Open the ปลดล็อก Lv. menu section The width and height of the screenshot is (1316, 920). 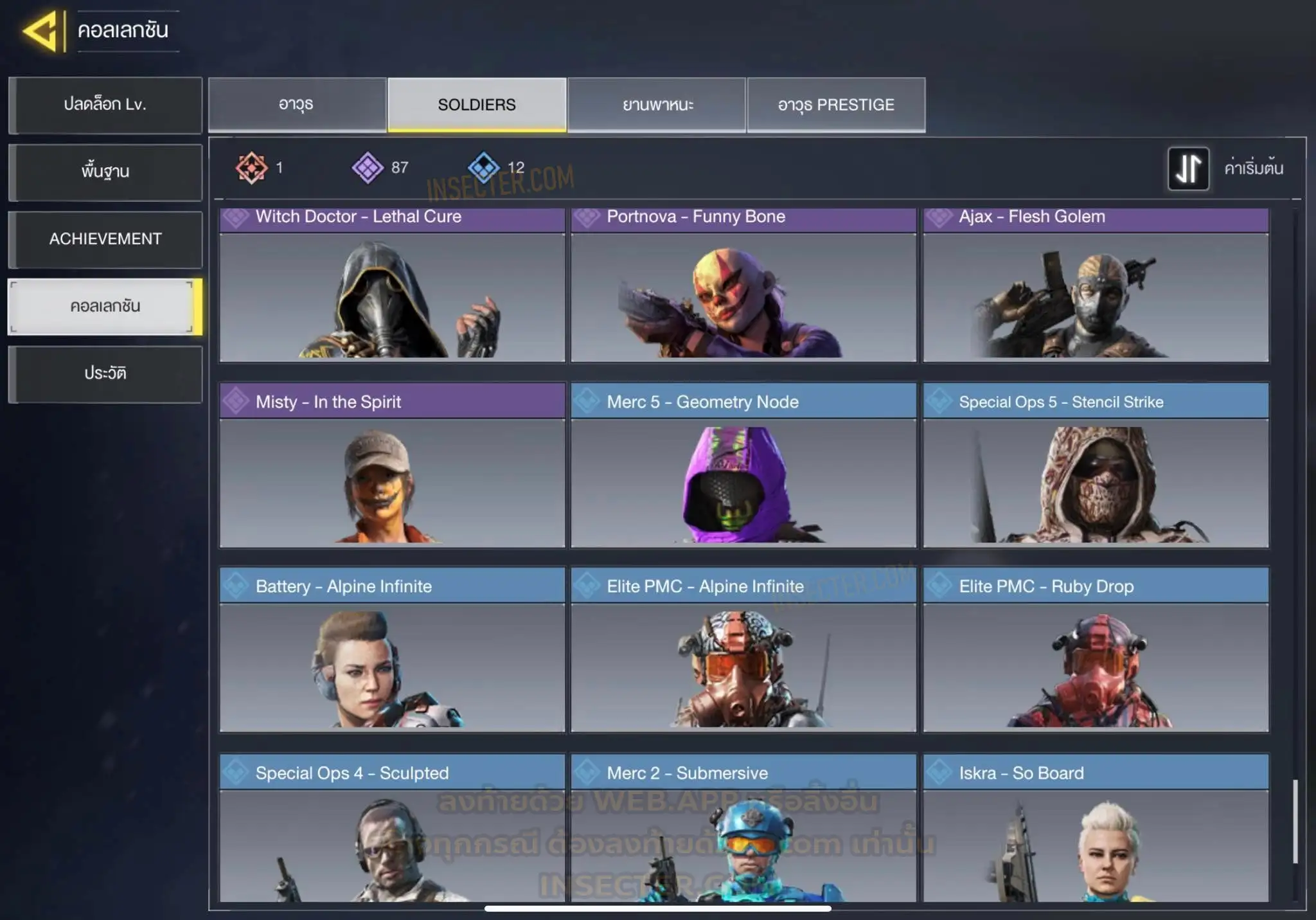(105, 105)
